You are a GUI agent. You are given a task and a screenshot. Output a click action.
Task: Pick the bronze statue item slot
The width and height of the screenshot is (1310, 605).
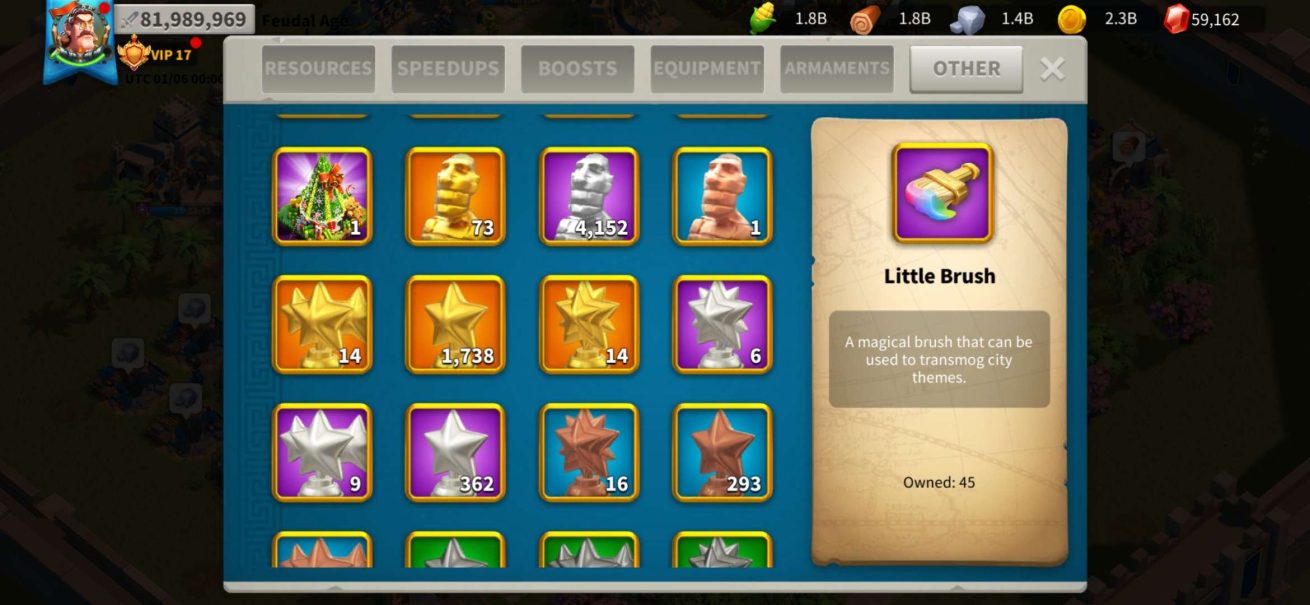(x=722, y=196)
